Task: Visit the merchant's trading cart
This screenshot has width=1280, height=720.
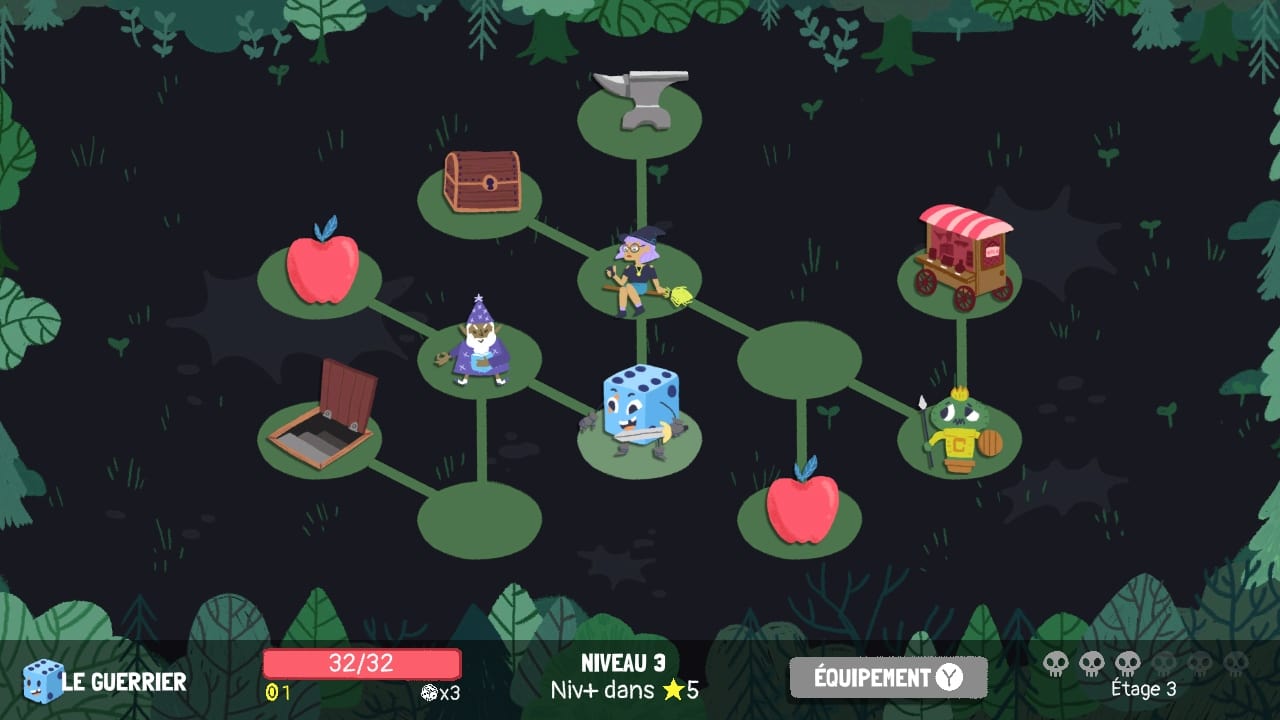Action: click(x=963, y=252)
